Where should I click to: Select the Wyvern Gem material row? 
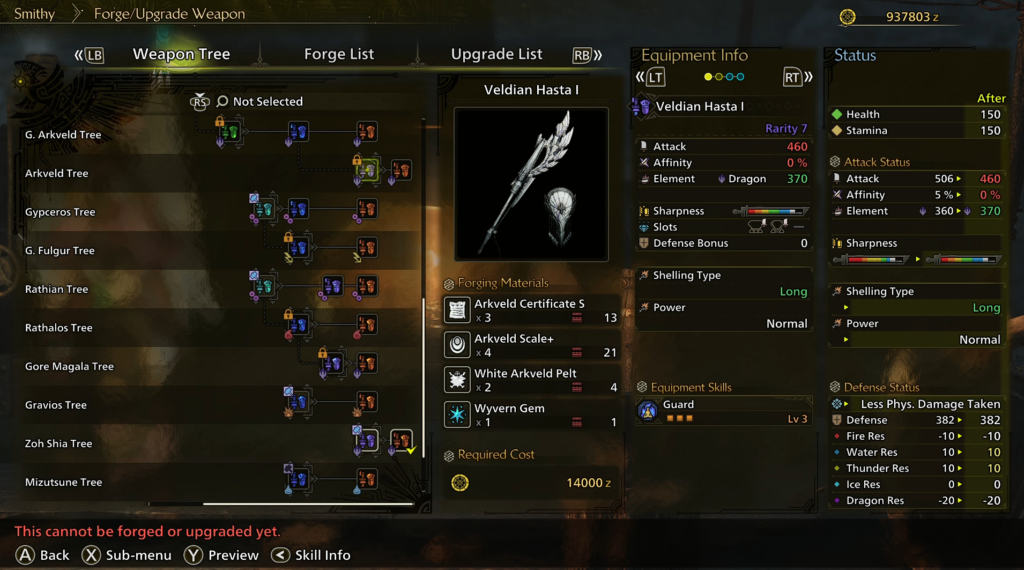(x=531, y=415)
